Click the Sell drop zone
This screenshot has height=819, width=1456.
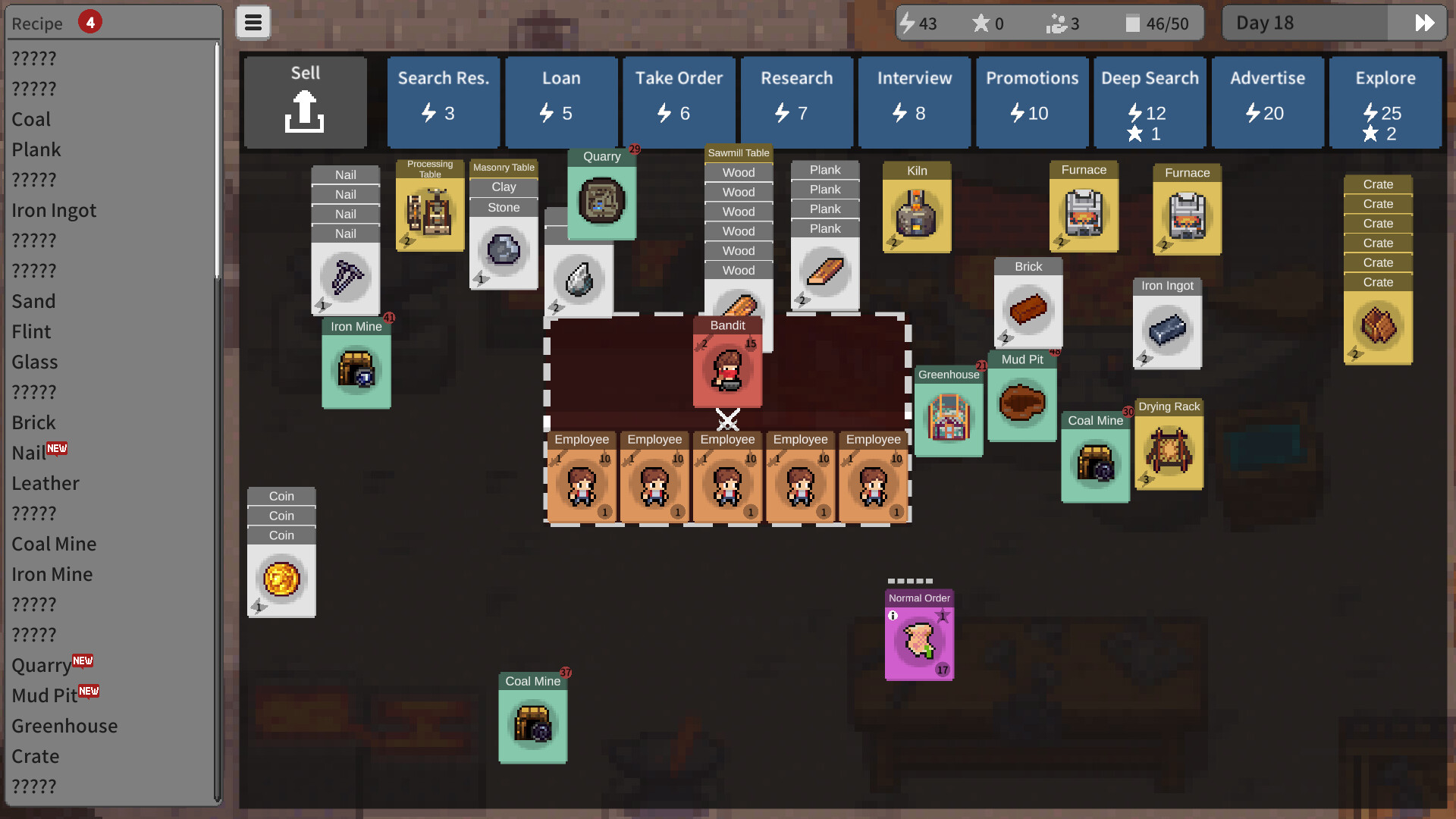305,101
